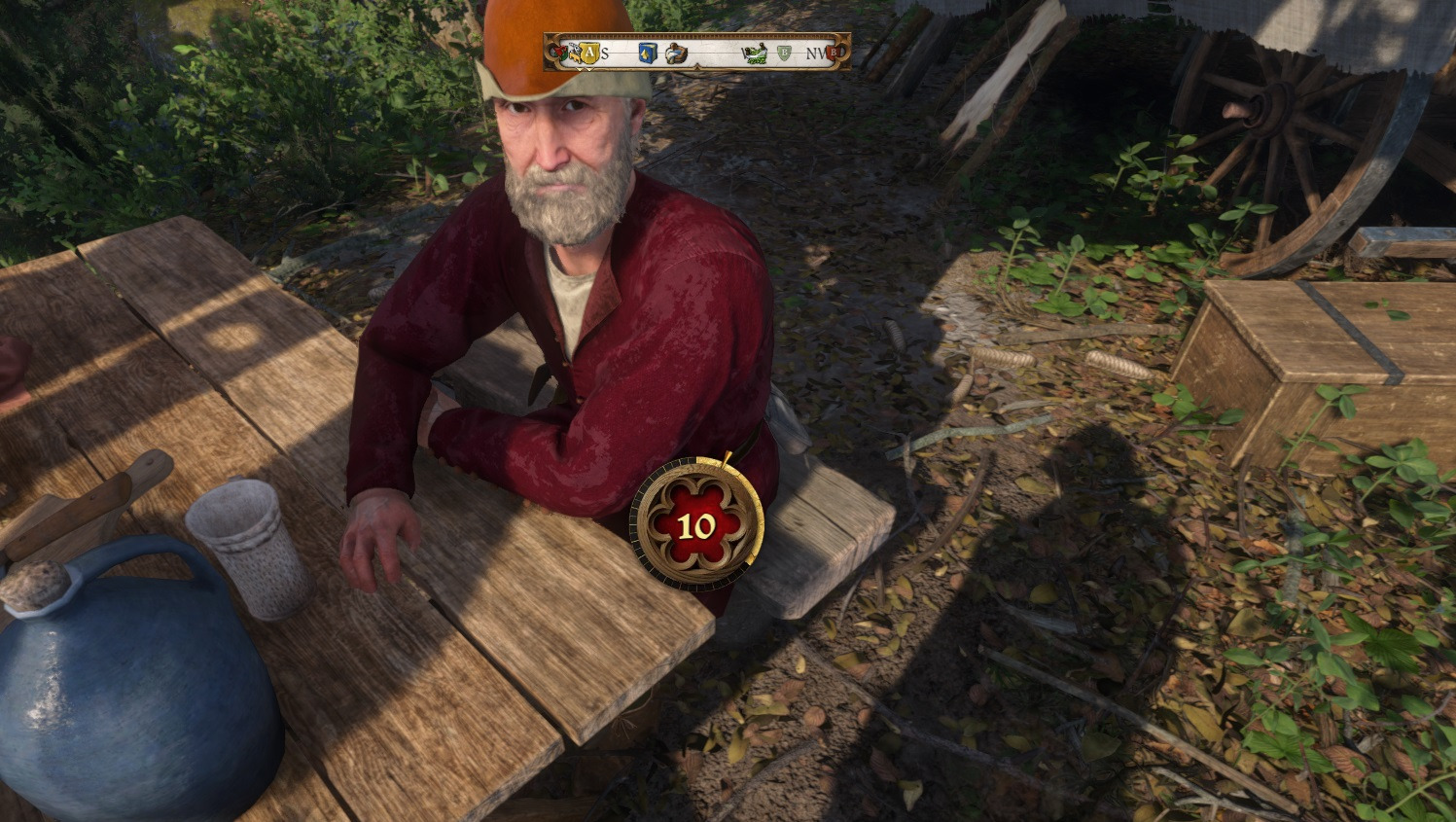Click the 'NW' direction label on the compass
Screen dimensions: 1456x822
pos(815,54)
